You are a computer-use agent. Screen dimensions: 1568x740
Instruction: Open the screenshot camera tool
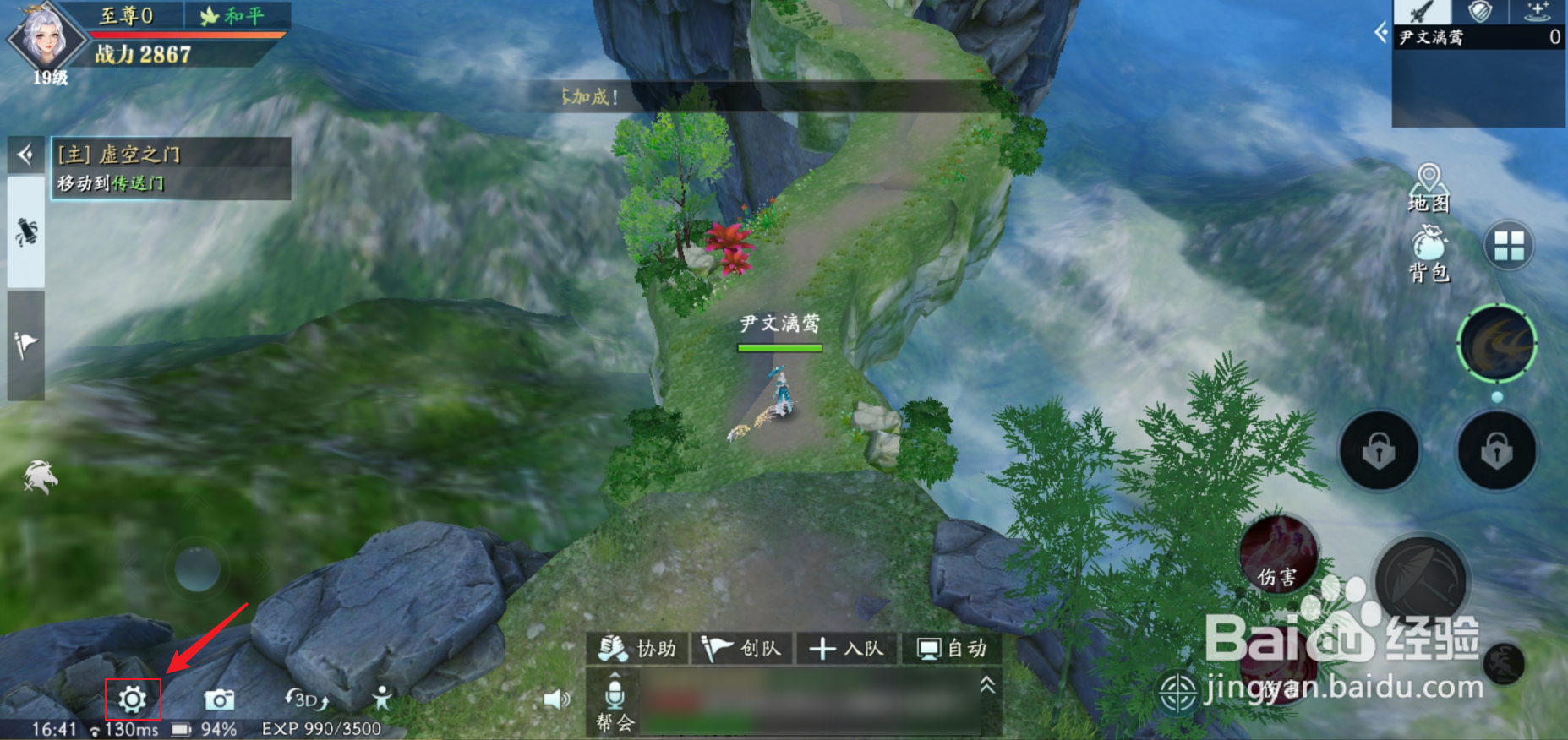[x=221, y=700]
